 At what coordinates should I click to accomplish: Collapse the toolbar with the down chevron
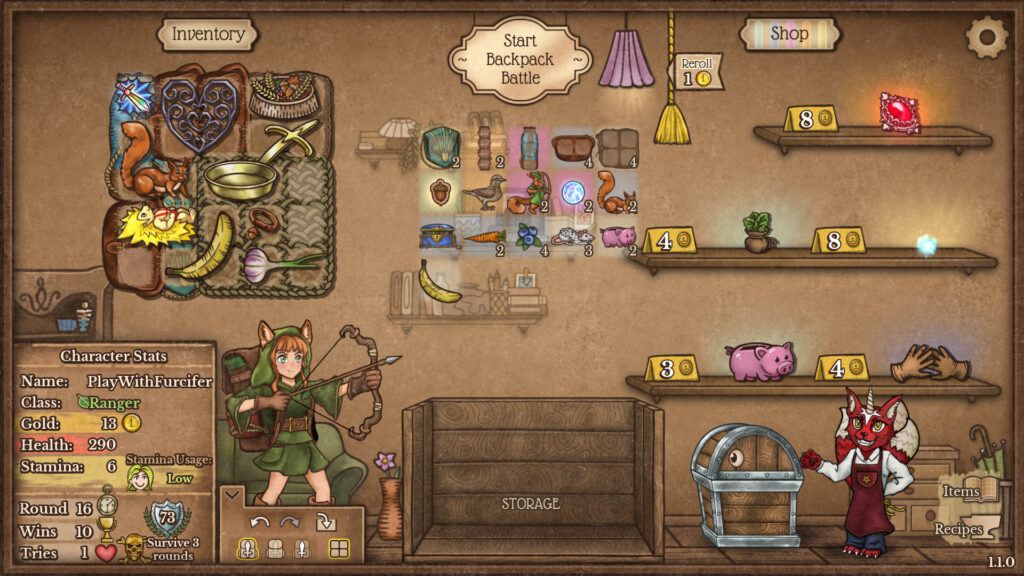pos(231,494)
